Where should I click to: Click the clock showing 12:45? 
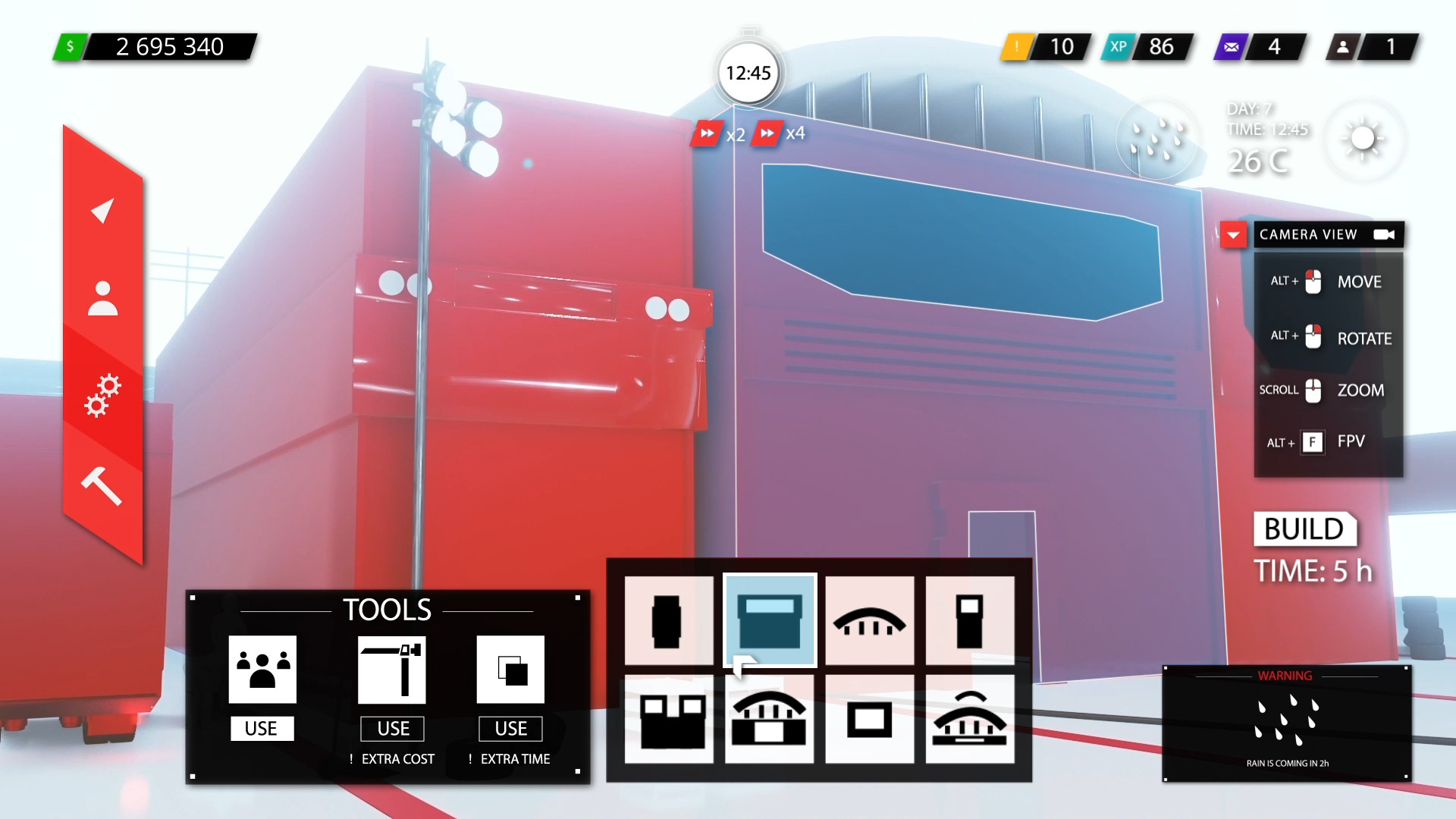point(748,73)
